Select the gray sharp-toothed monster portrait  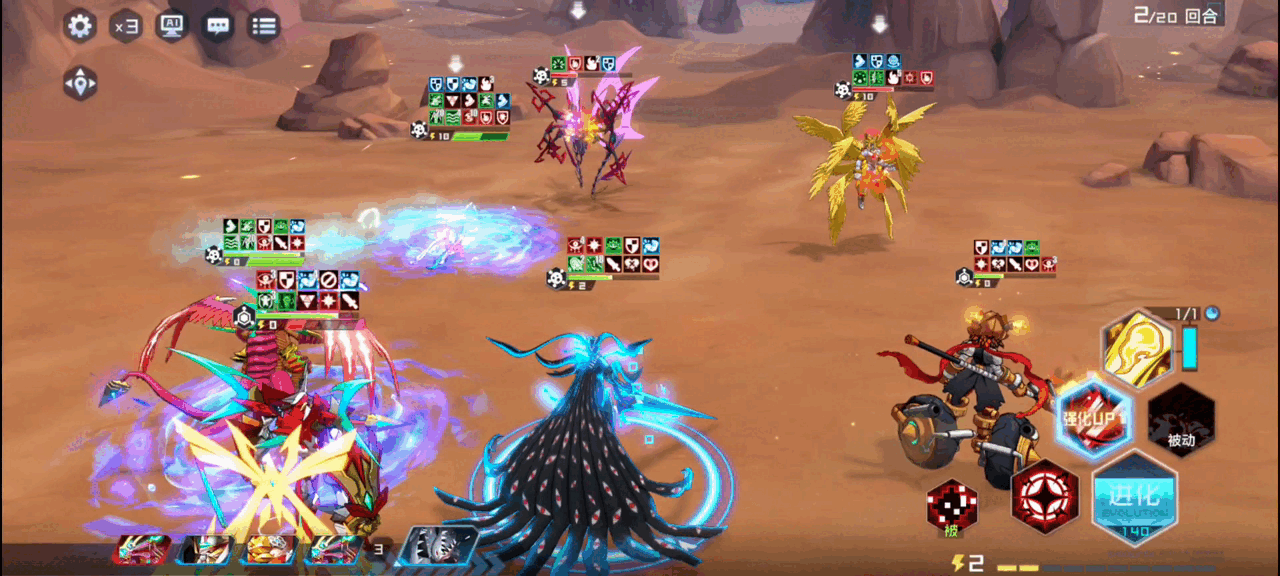click(x=436, y=549)
